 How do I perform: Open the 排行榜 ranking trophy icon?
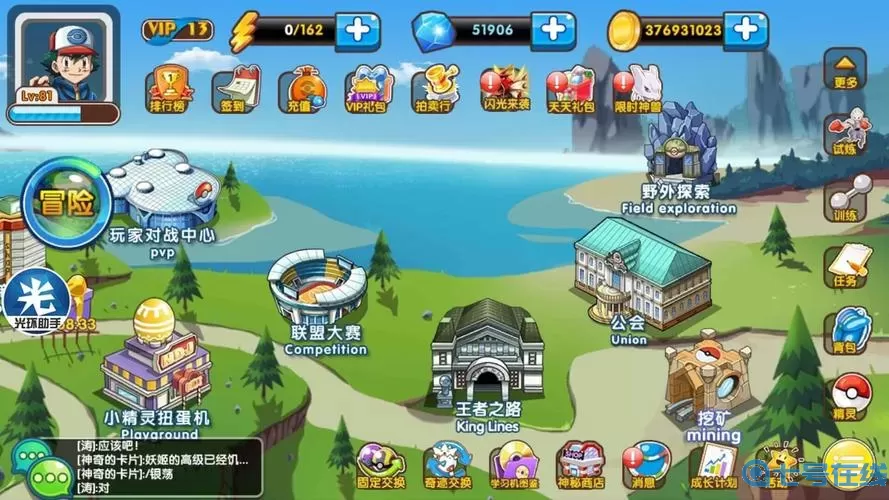tap(167, 87)
